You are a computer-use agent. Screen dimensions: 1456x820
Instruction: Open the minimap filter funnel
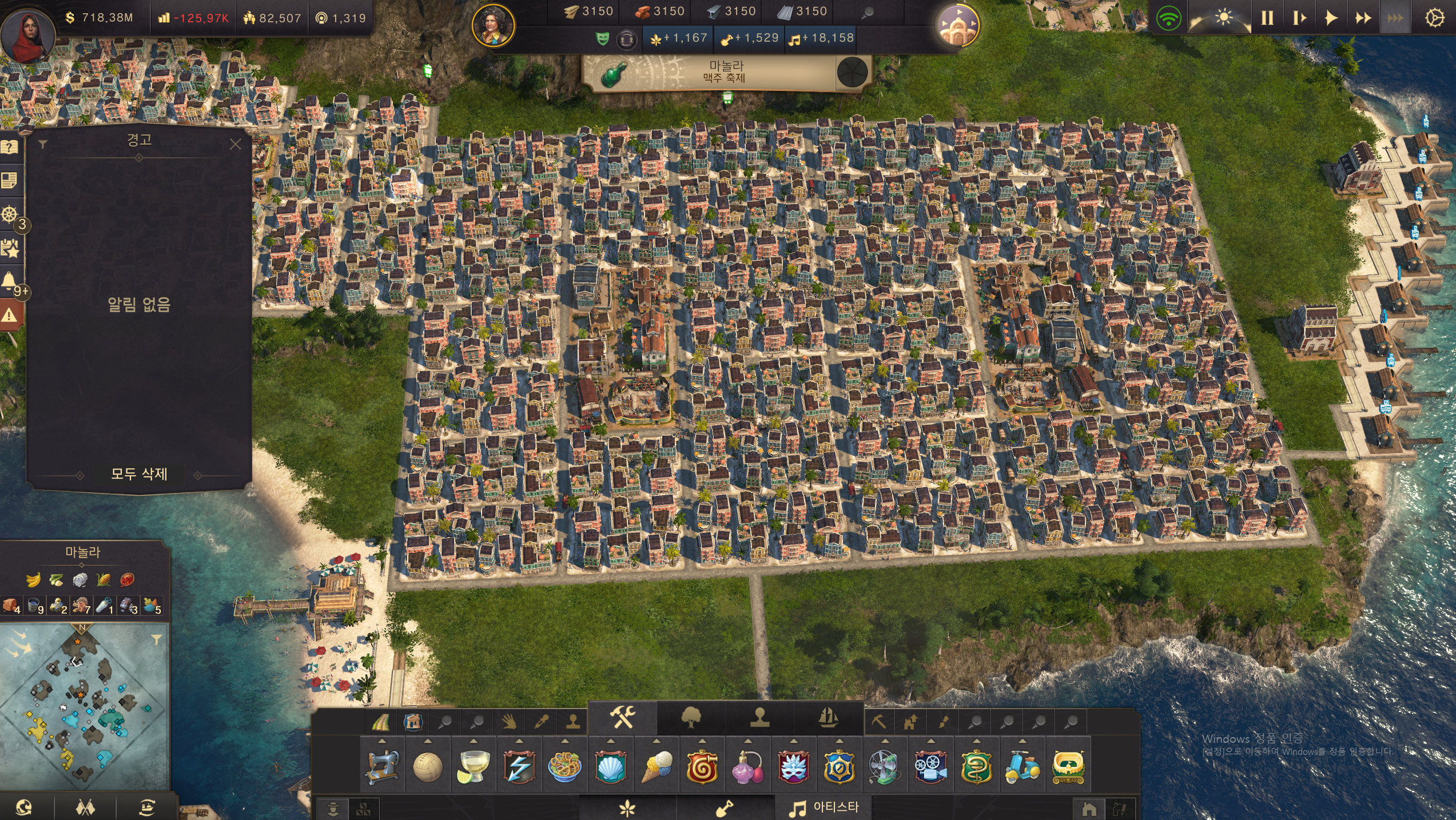tap(156, 639)
